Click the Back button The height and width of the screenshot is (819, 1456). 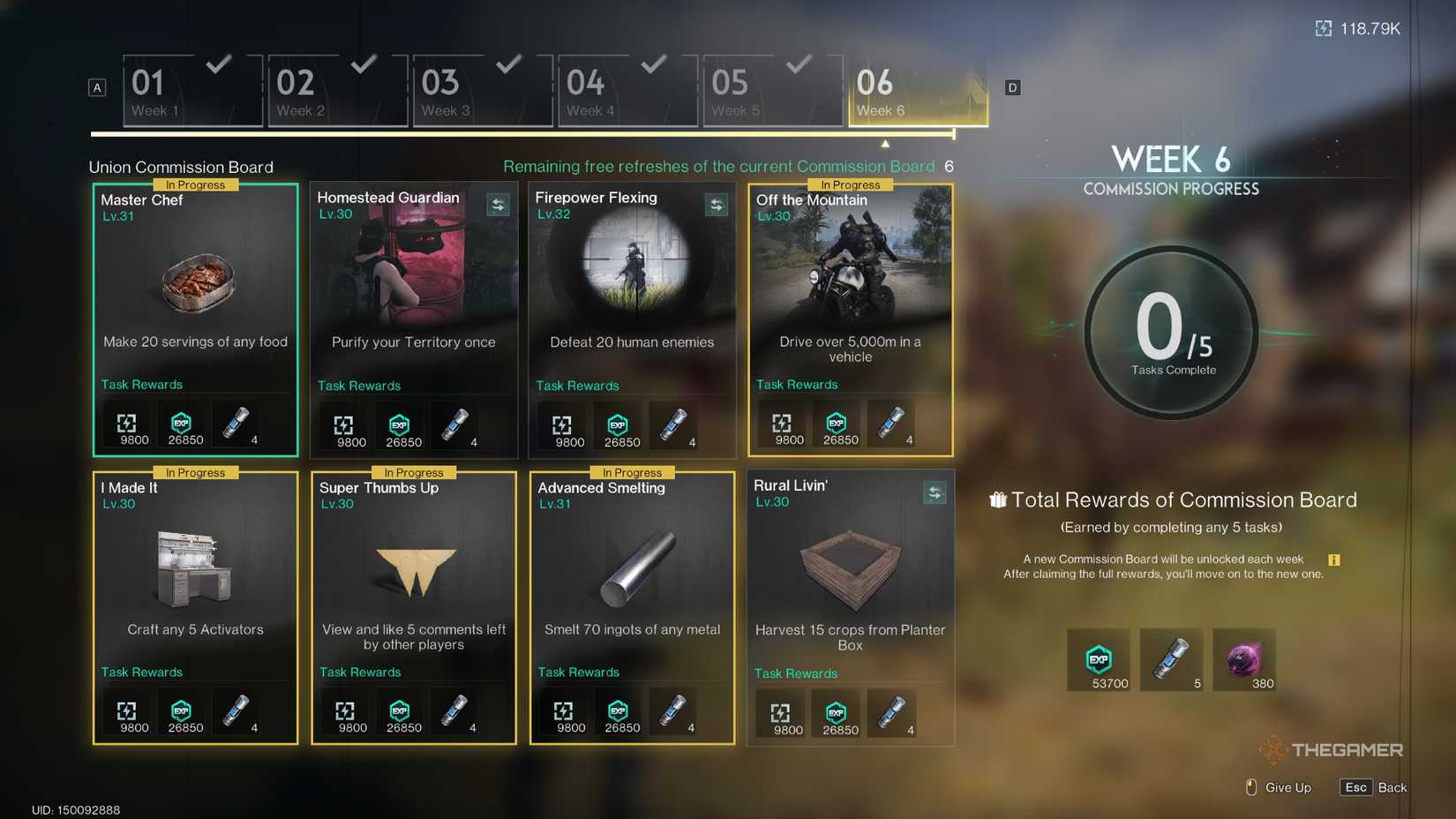(x=1373, y=787)
